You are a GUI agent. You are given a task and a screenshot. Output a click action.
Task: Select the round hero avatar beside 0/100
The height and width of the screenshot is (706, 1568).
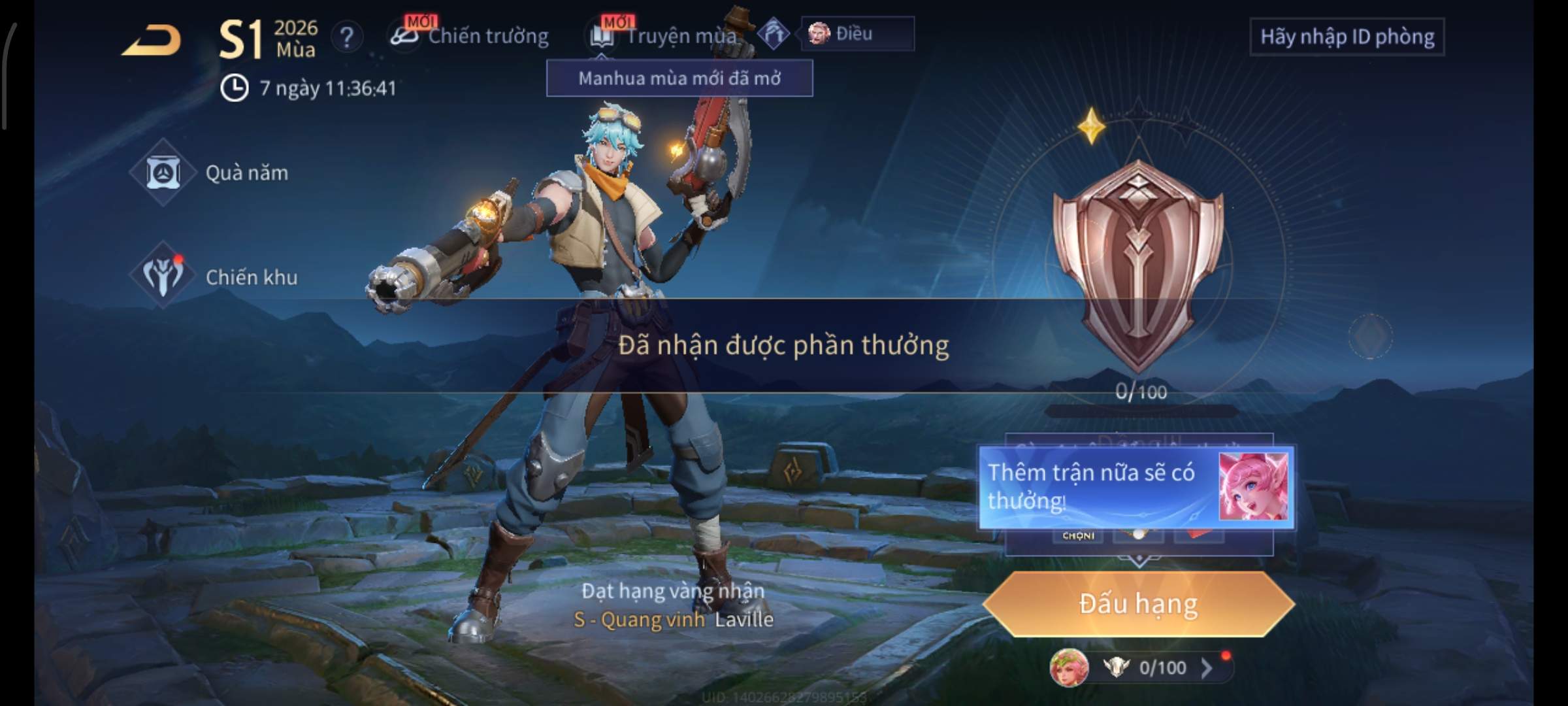pos(1069,668)
